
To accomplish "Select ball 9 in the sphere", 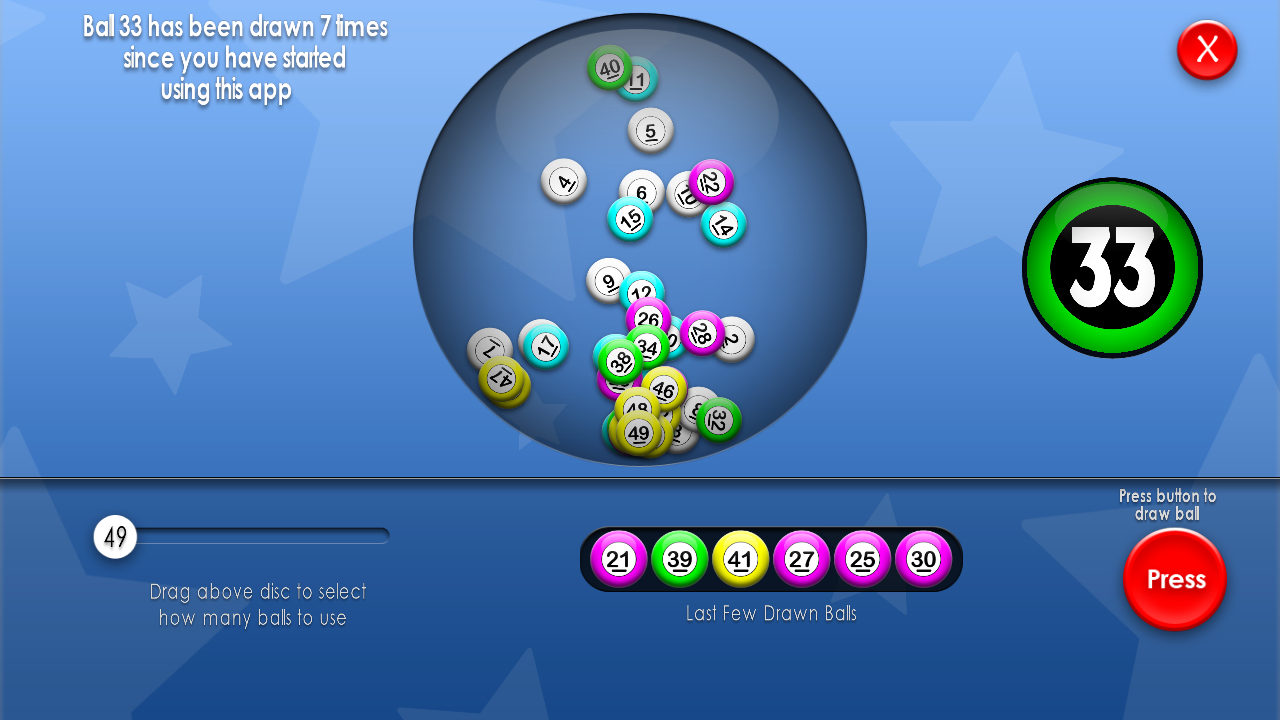I will (608, 281).
